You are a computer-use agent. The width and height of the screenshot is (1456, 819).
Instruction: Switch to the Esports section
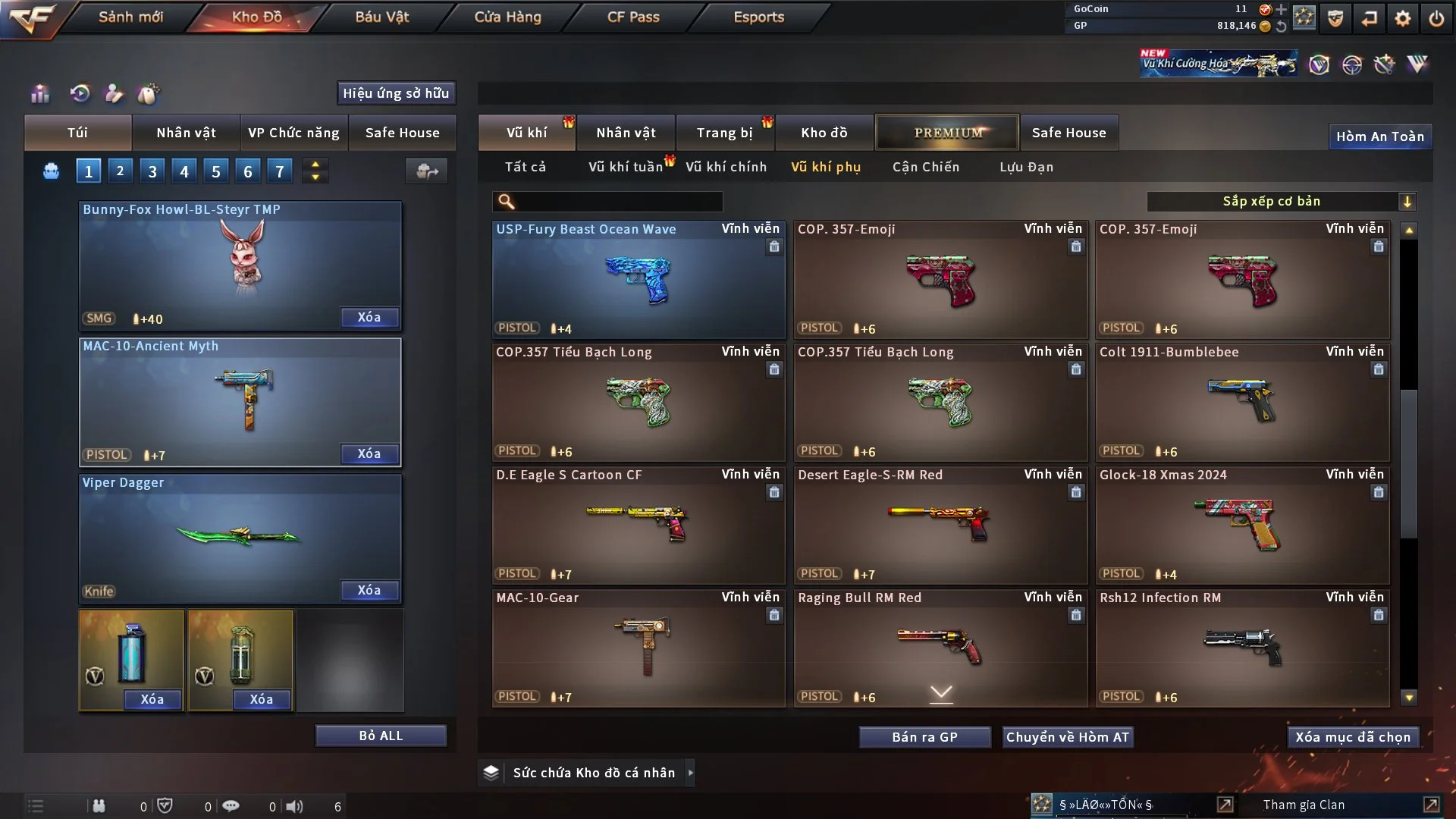pyautogui.click(x=758, y=17)
